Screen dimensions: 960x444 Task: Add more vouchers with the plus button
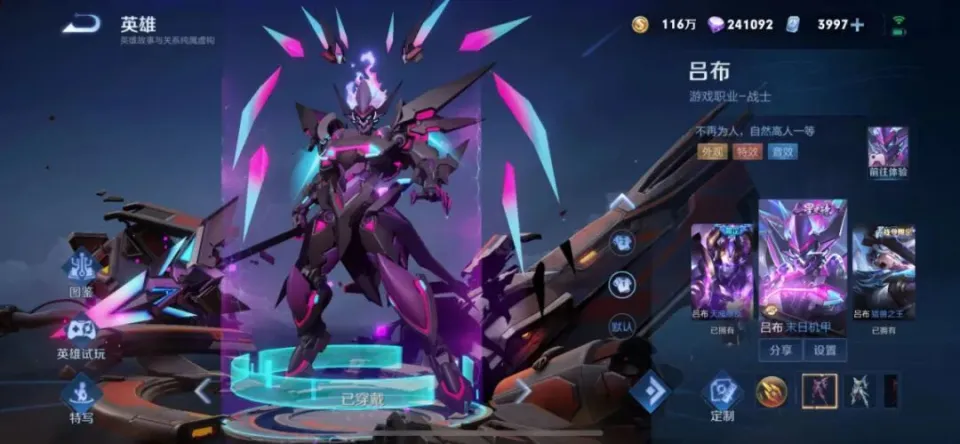pos(857,24)
